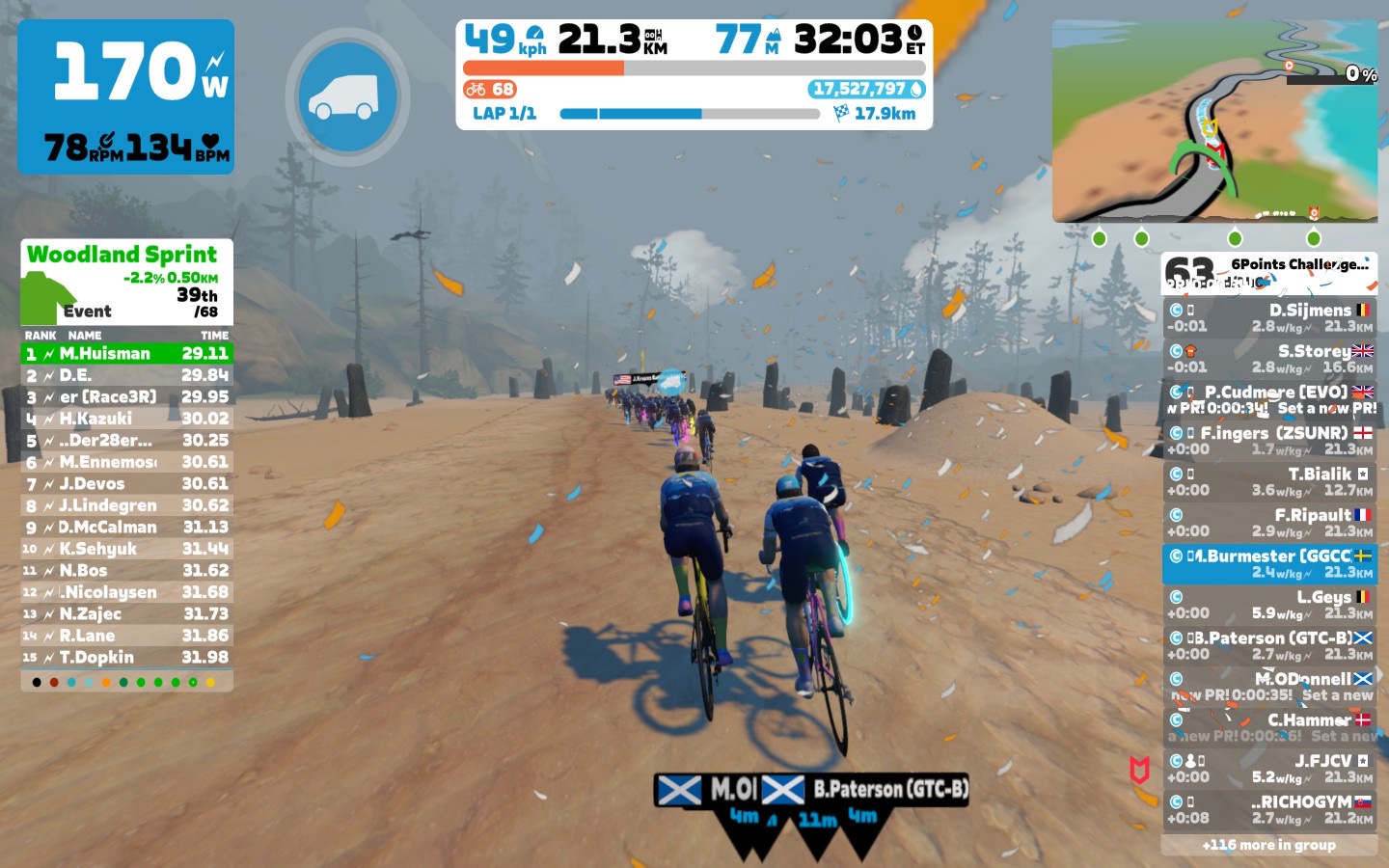The height and width of the screenshot is (868, 1389).
Task: Open the minimap route view
Action: click(1214, 122)
